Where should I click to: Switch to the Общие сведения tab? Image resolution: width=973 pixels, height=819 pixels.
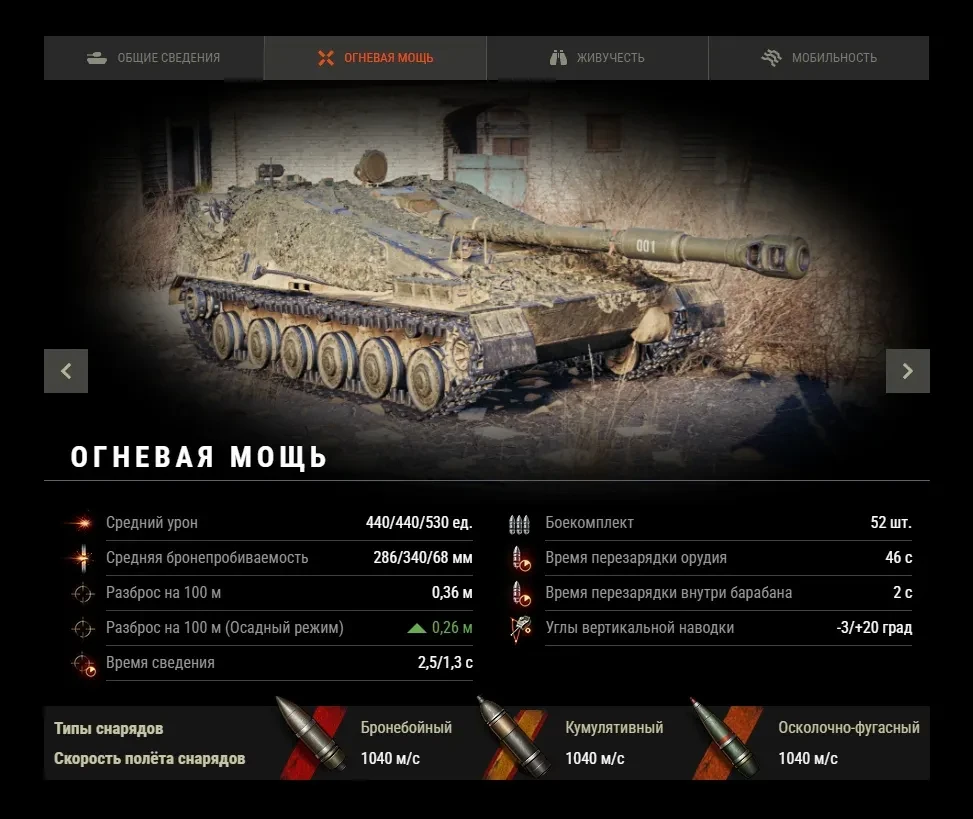(153, 58)
